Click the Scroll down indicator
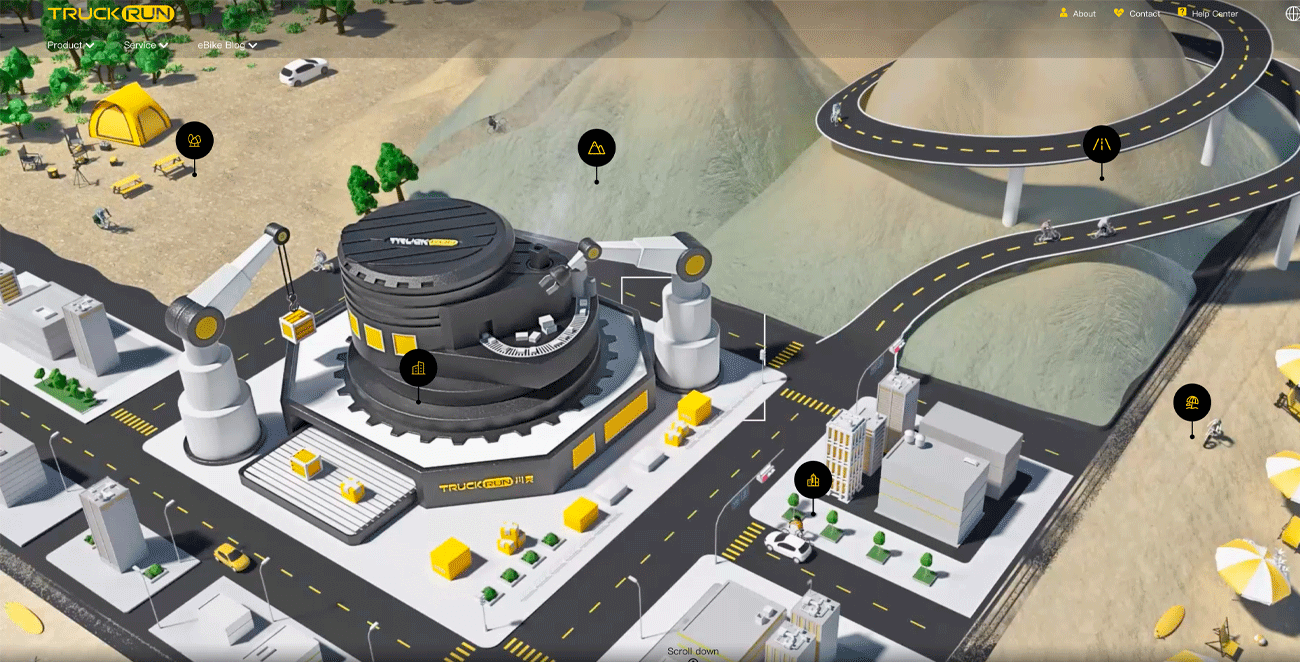Screen dimensions: 1300x662 (x=693, y=653)
